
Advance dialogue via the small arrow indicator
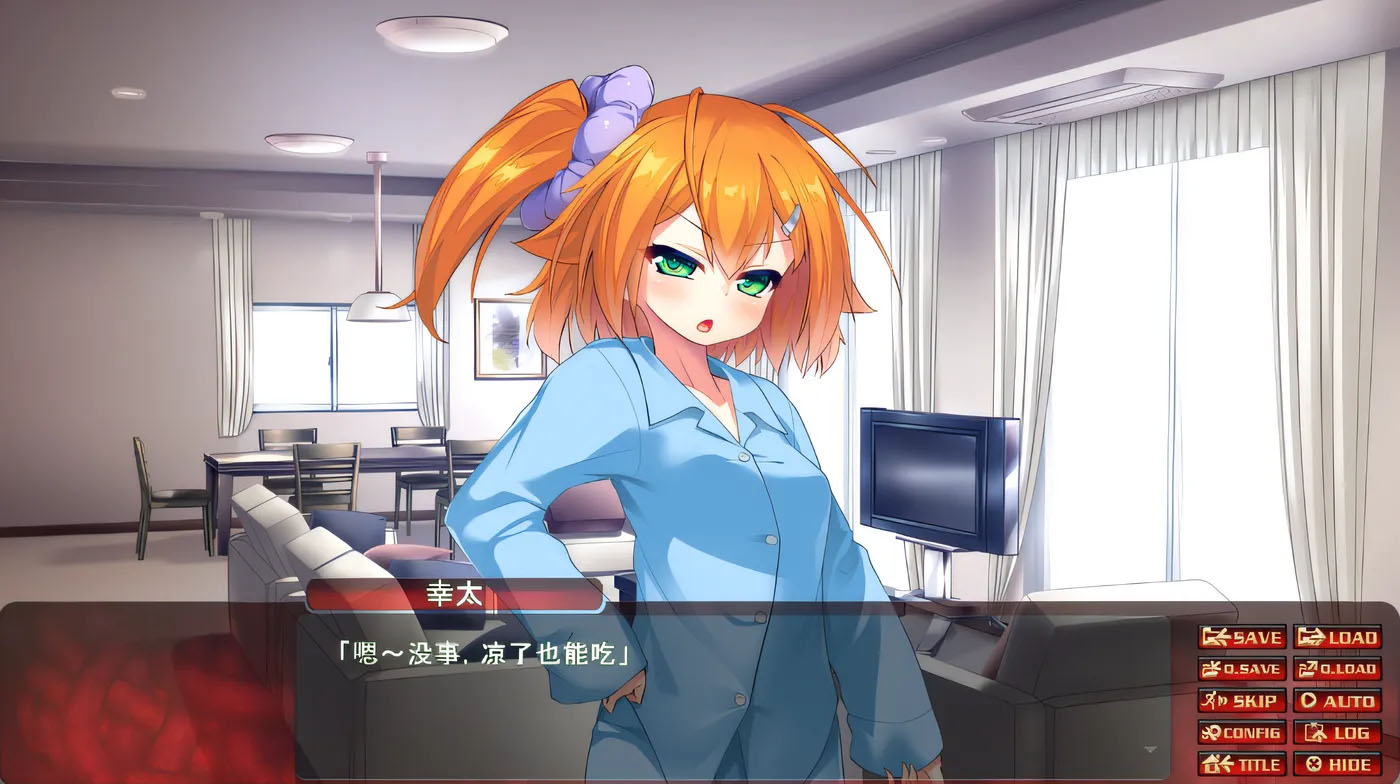[1150, 748]
